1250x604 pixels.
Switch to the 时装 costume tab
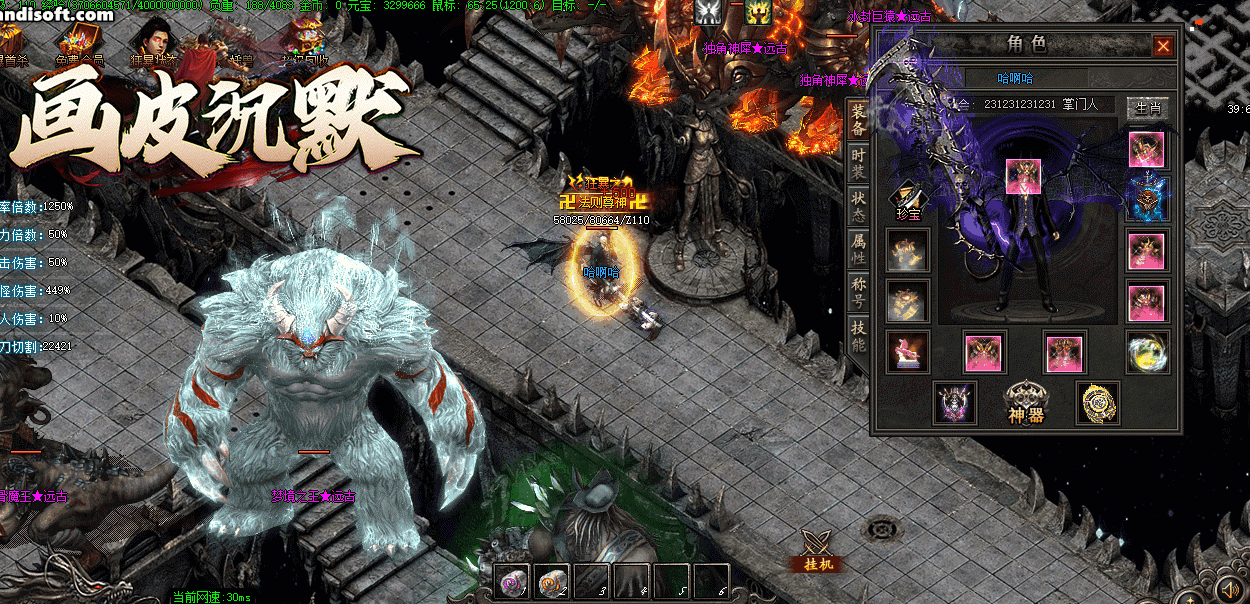858,165
